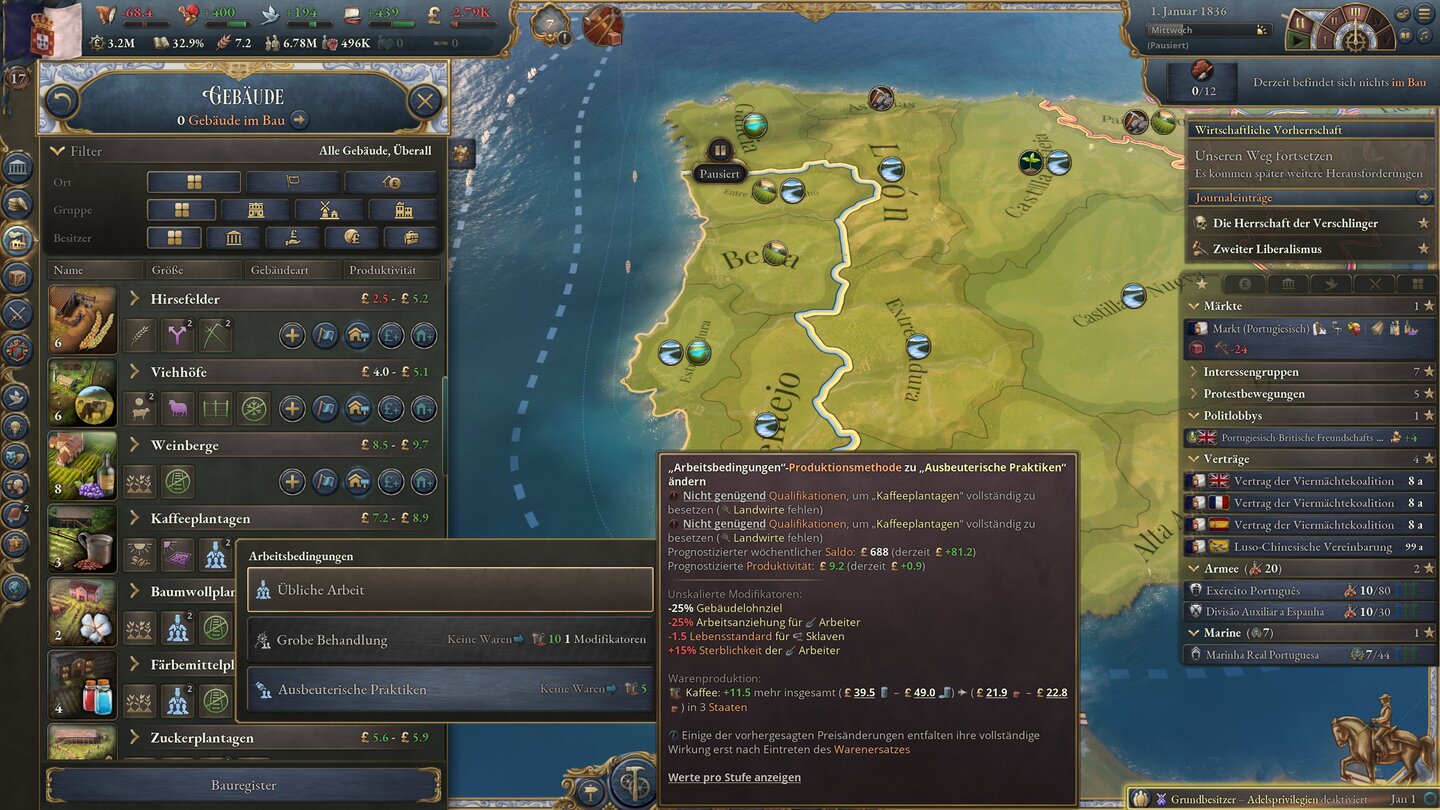Click the plus icon to expand Hirsefelder construction
The width and height of the screenshot is (1440, 810).
point(292,335)
